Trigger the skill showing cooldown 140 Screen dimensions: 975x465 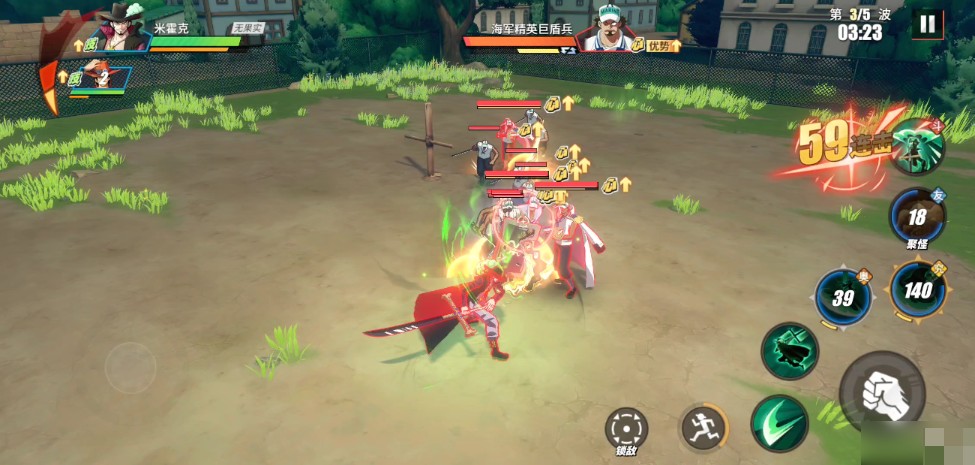(x=917, y=291)
